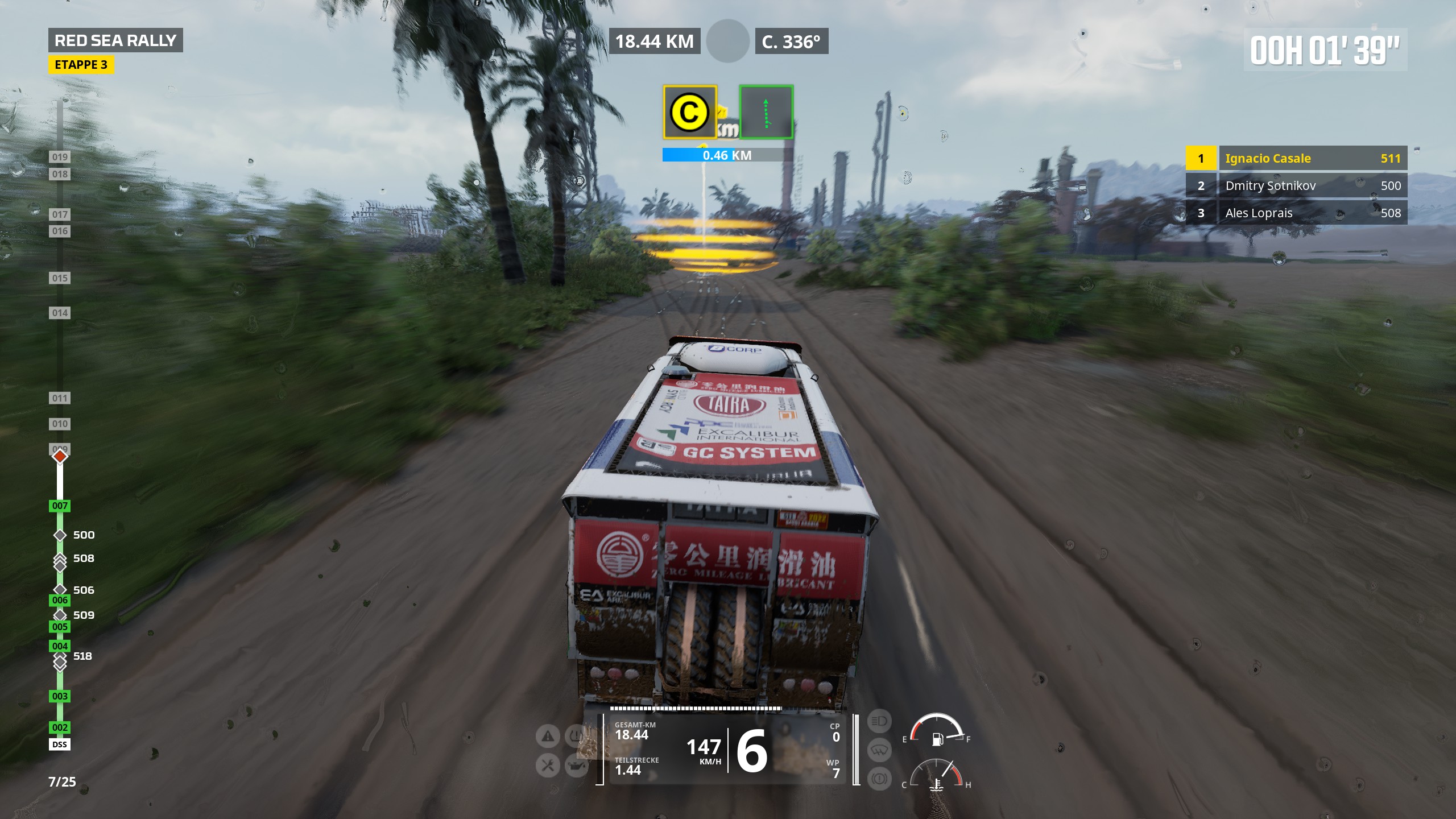Click the DSS stage start marker
Image resolution: width=1456 pixels, height=819 pixels.
pyautogui.click(x=60, y=744)
